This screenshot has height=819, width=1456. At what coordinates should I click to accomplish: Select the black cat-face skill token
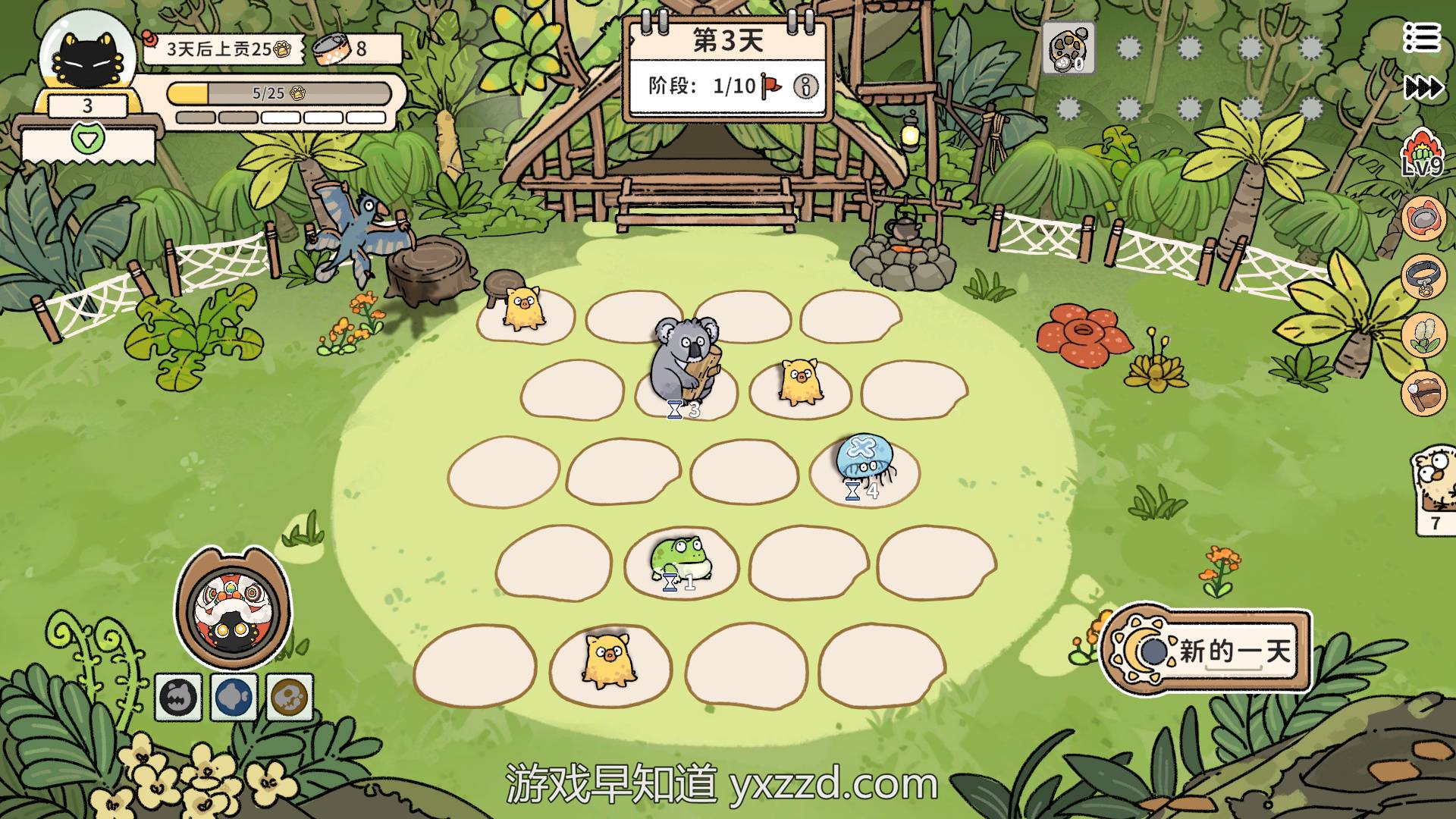[179, 696]
